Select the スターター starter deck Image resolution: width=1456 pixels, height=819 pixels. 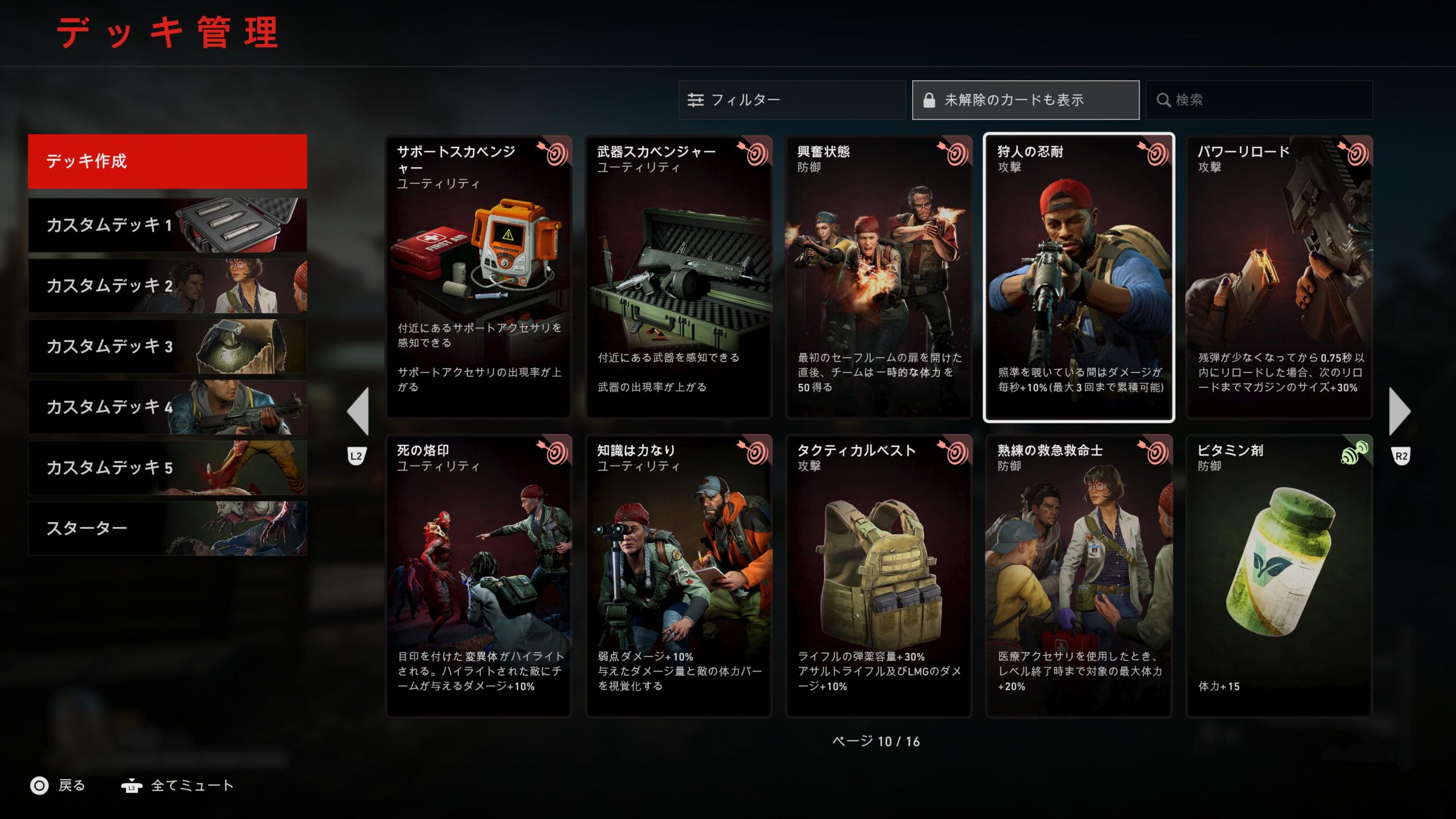click(167, 528)
